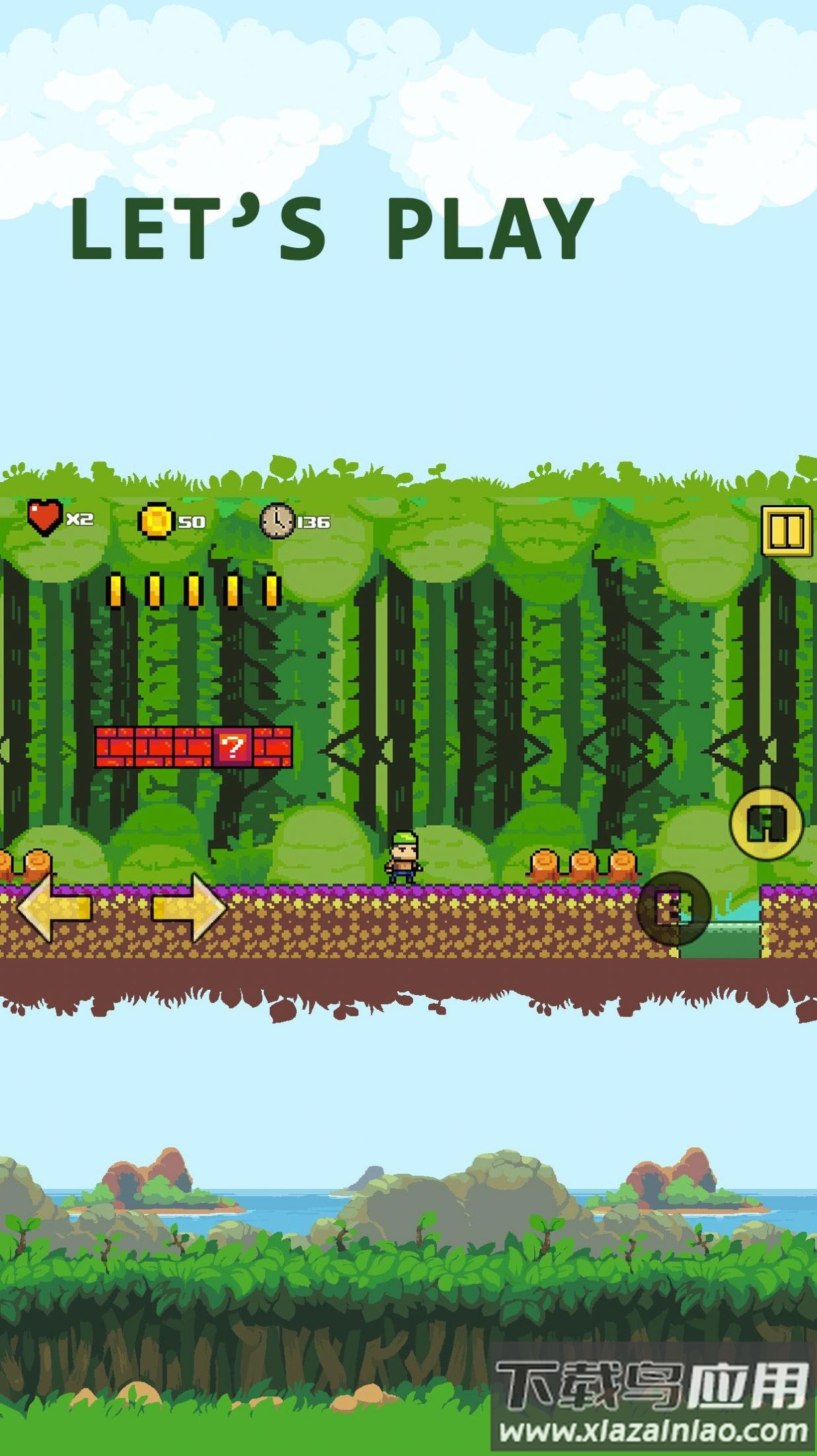Hit the round A action button

pos(766,823)
